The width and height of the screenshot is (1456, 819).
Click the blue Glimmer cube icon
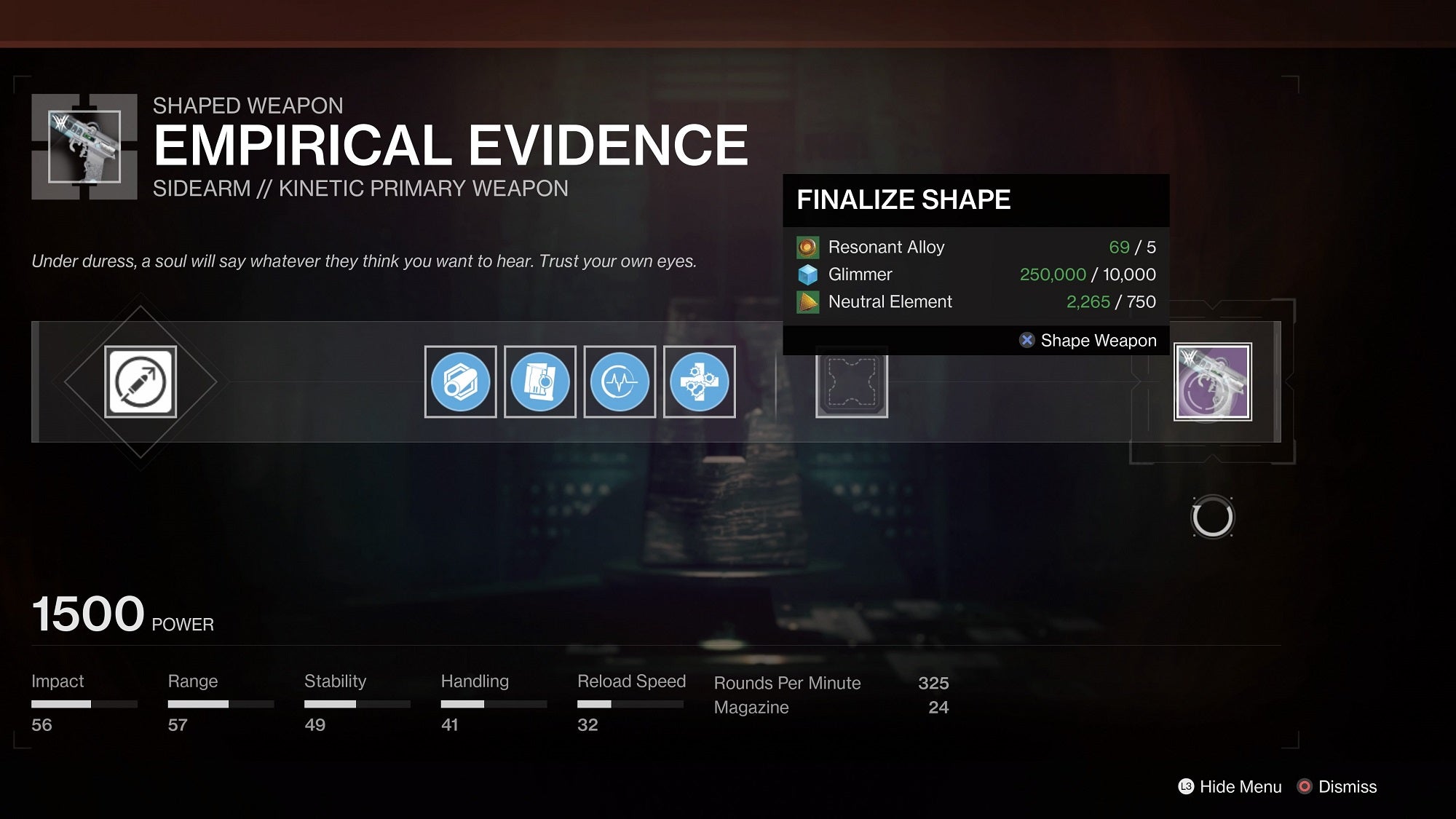tap(806, 274)
